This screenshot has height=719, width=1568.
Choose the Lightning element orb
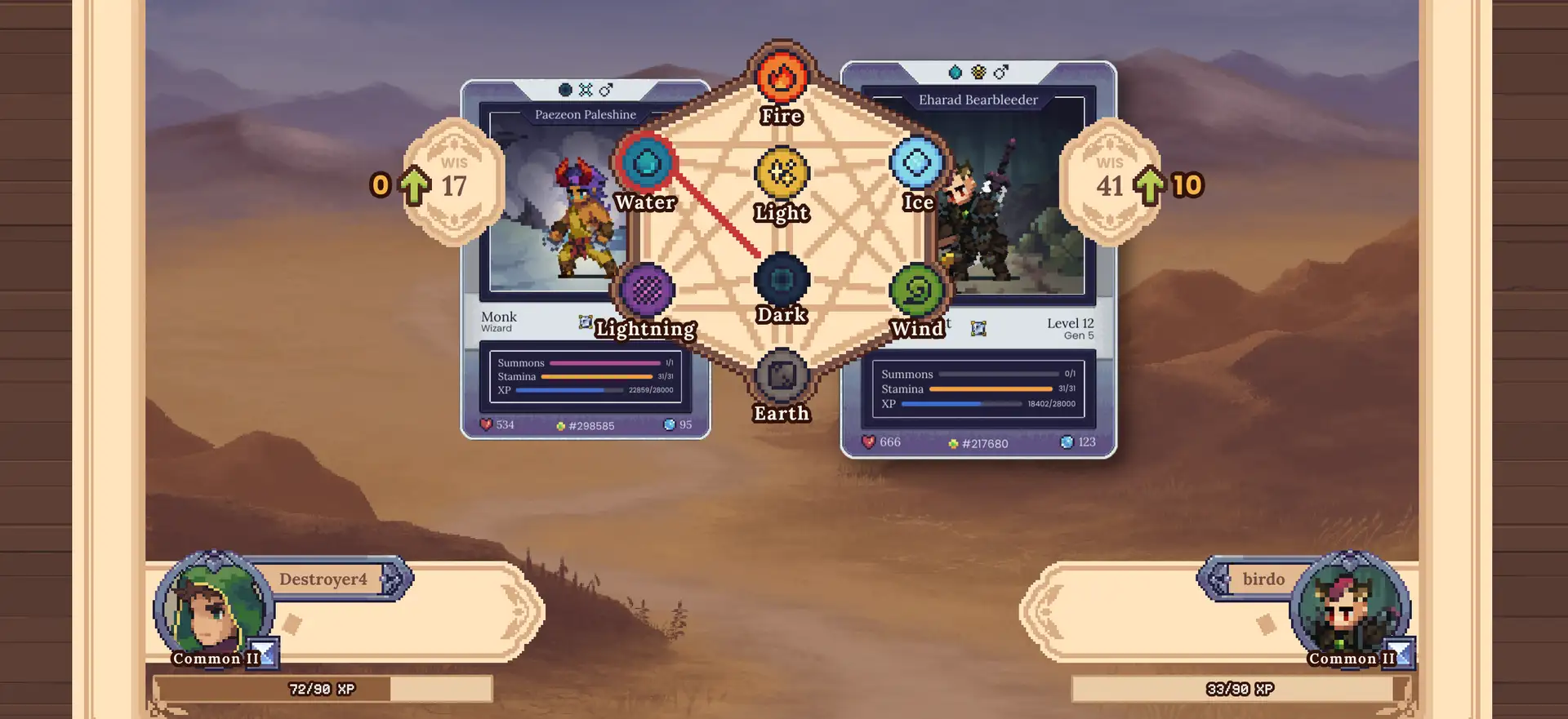click(647, 290)
